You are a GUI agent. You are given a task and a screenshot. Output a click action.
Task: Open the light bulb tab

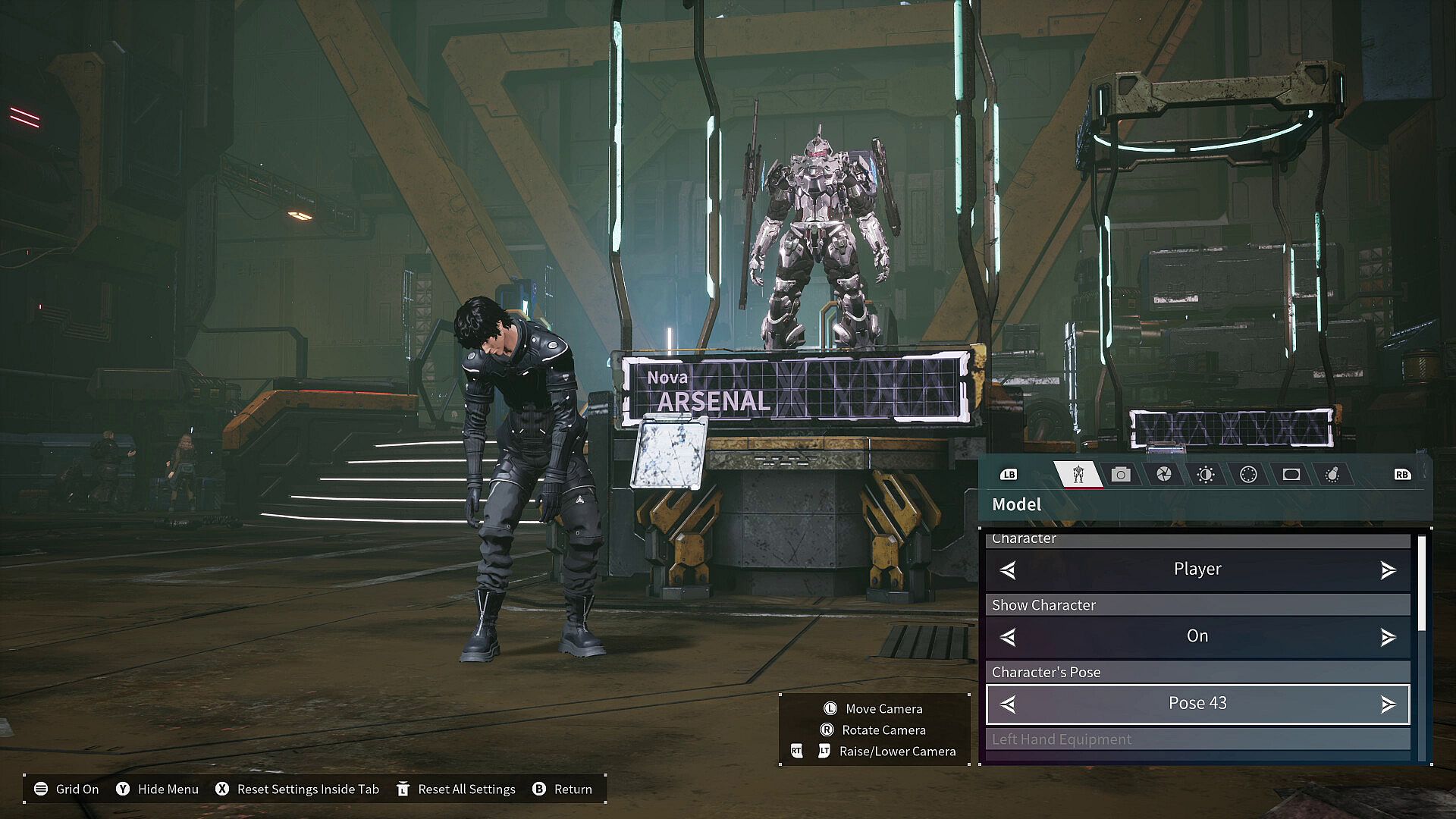1332,475
